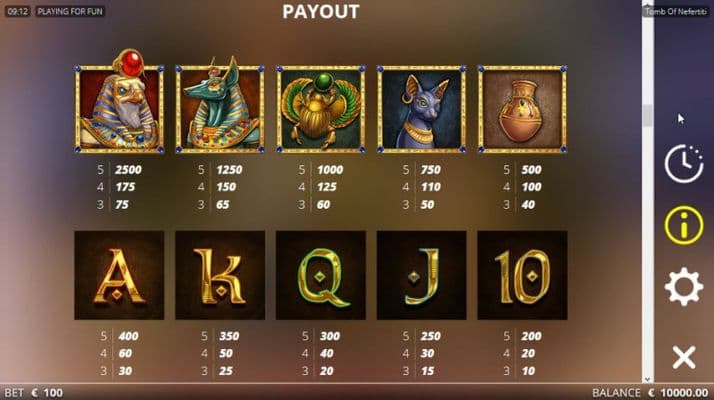Open the gear settings icon
This screenshot has height=400, width=714.
tap(684, 288)
